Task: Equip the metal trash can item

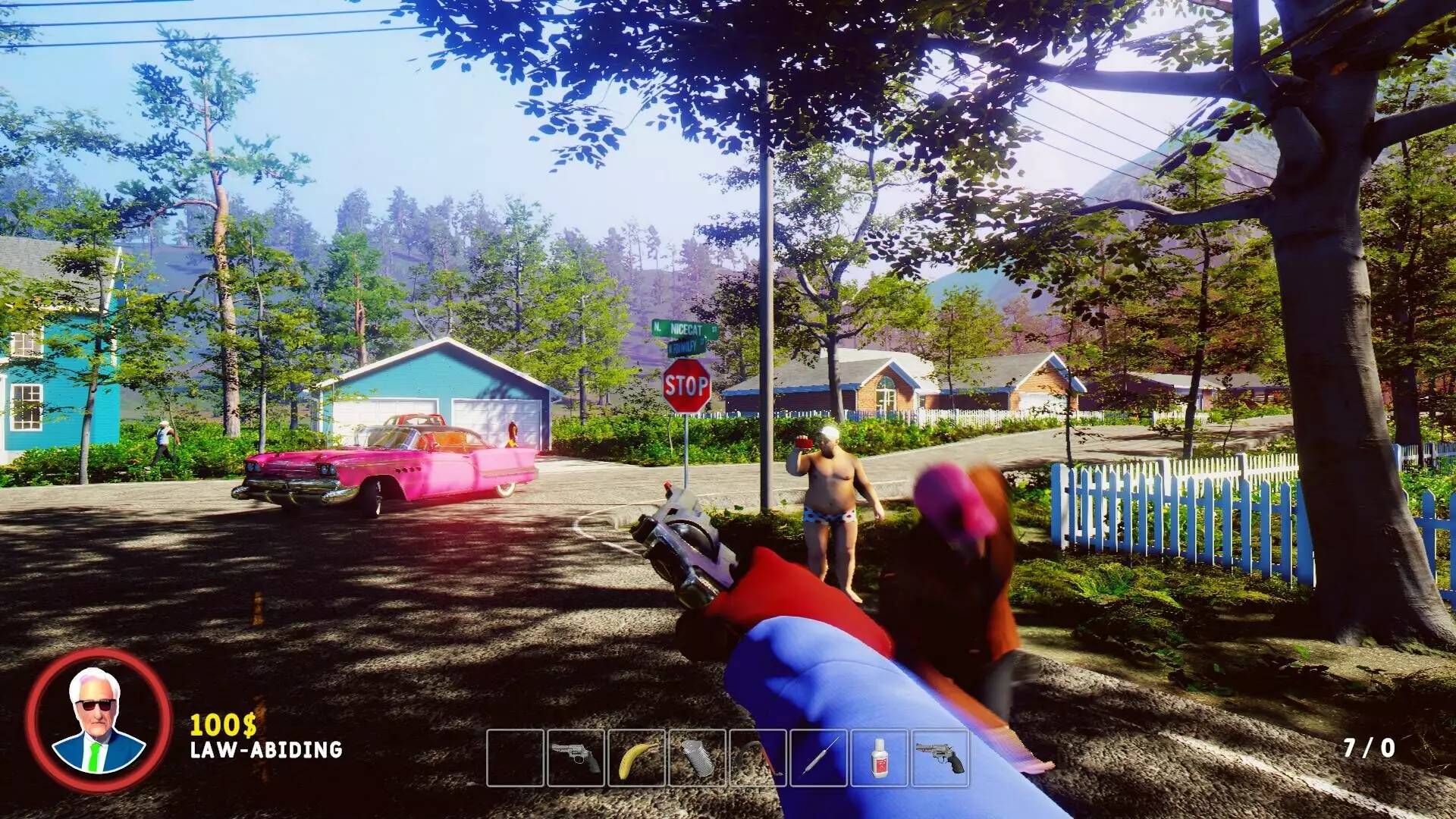Action: (697, 758)
